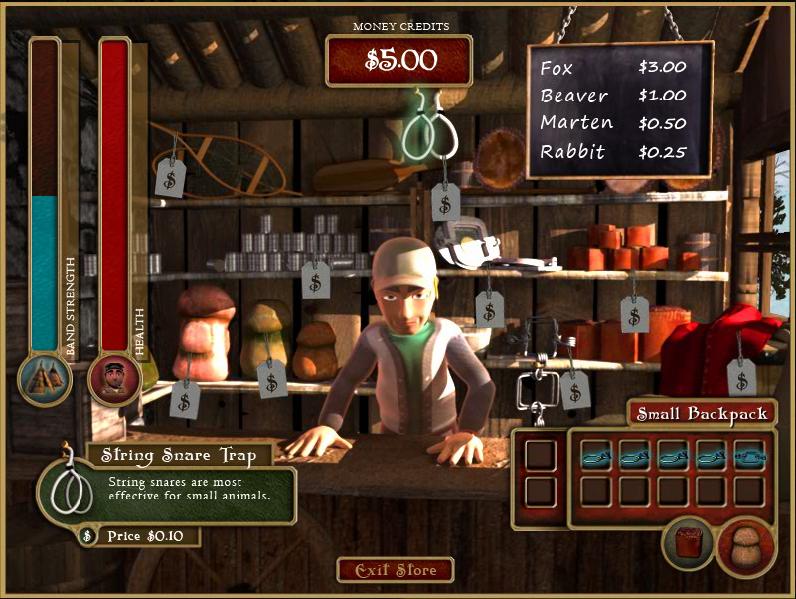Click the character portrait under the health bar
The height and width of the screenshot is (599, 796).
113,379
